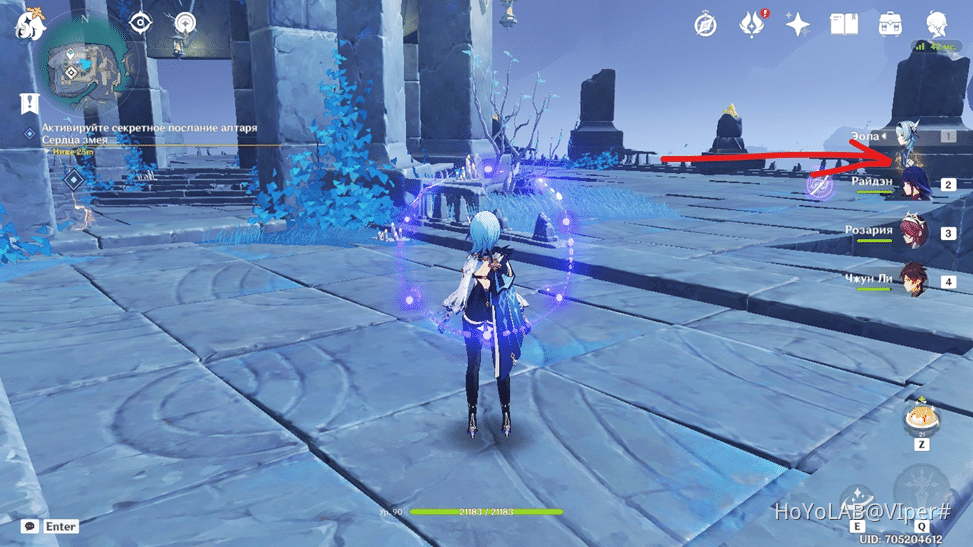Use the food dish quick-item

click(921, 420)
